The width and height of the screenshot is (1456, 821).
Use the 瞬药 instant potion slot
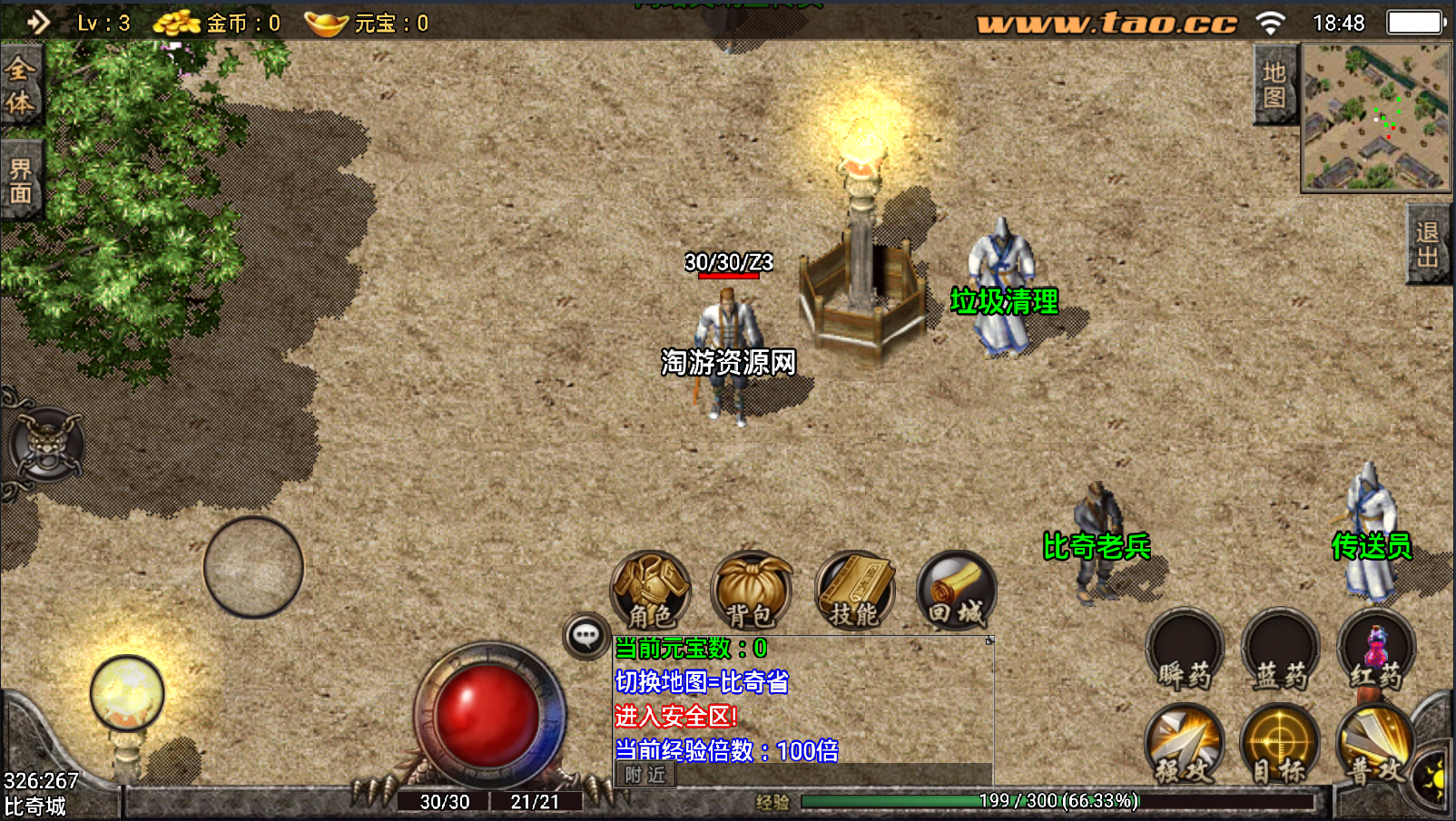1185,650
